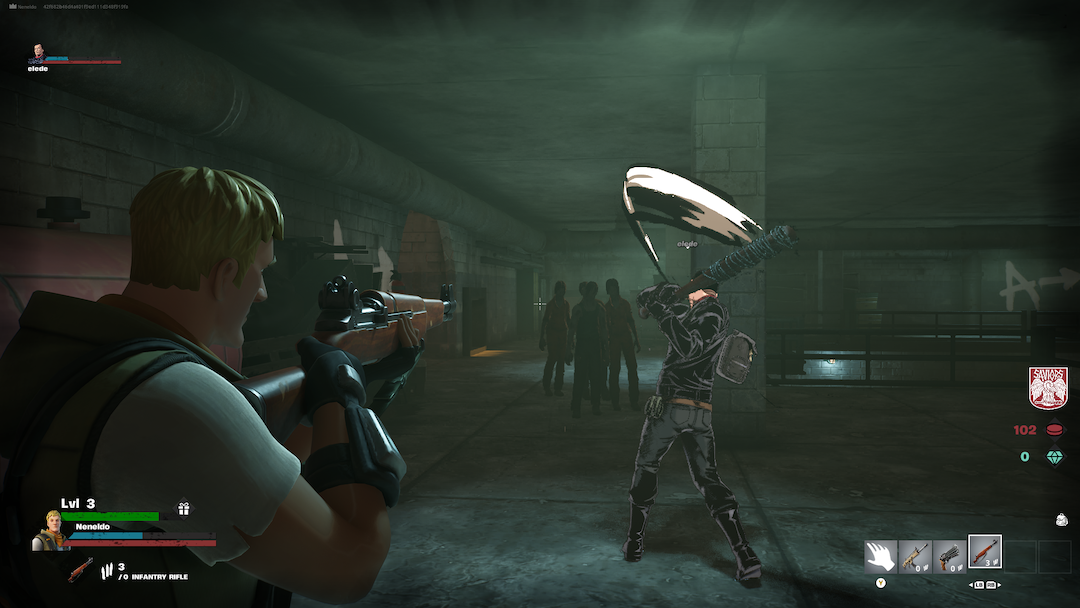Click the equipped infantry rifle icon by ammo
The height and width of the screenshot is (608, 1080).
tap(81, 570)
